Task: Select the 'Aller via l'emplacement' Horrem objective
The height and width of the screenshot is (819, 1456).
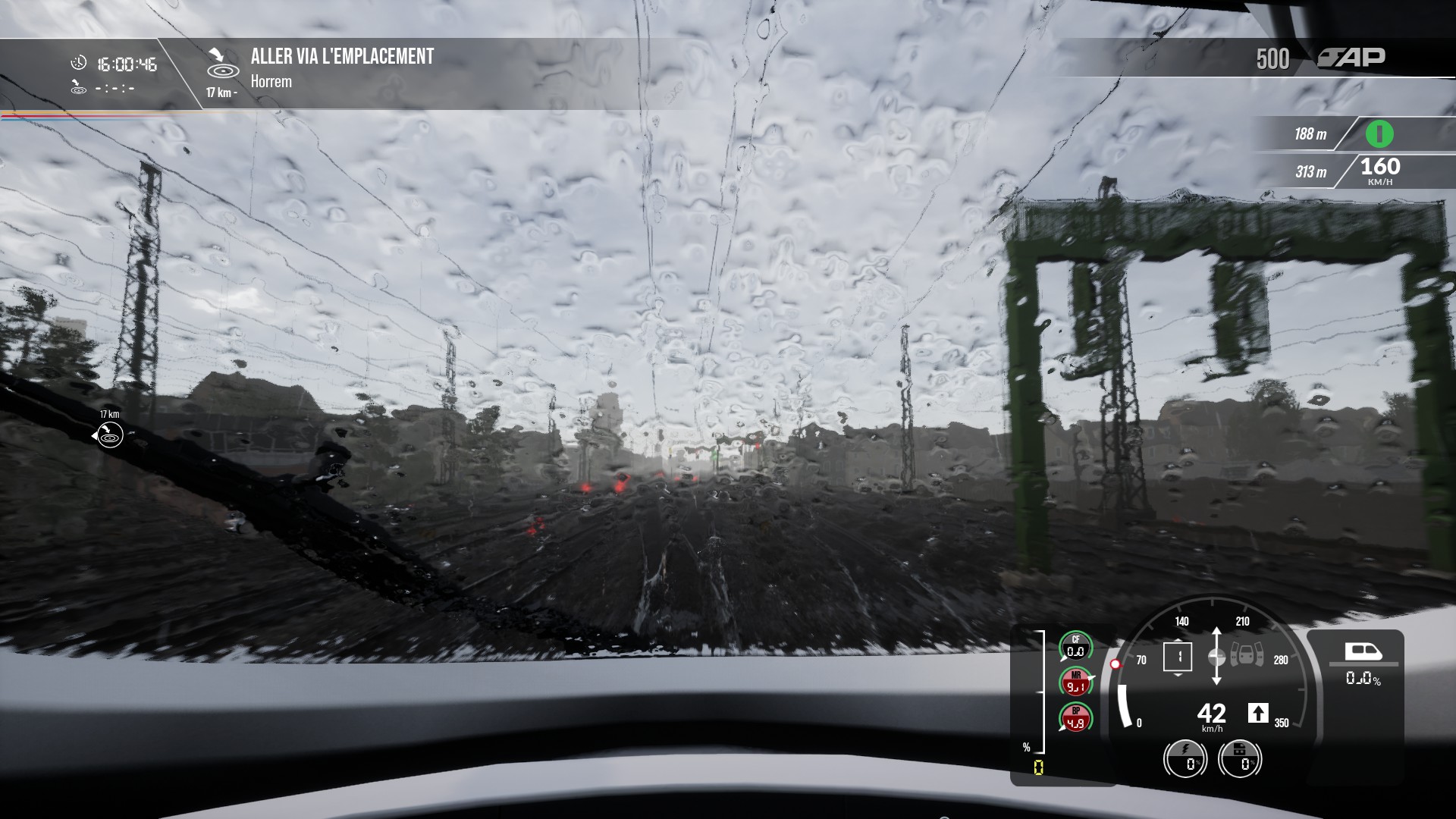Action: pyautogui.click(x=341, y=67)
